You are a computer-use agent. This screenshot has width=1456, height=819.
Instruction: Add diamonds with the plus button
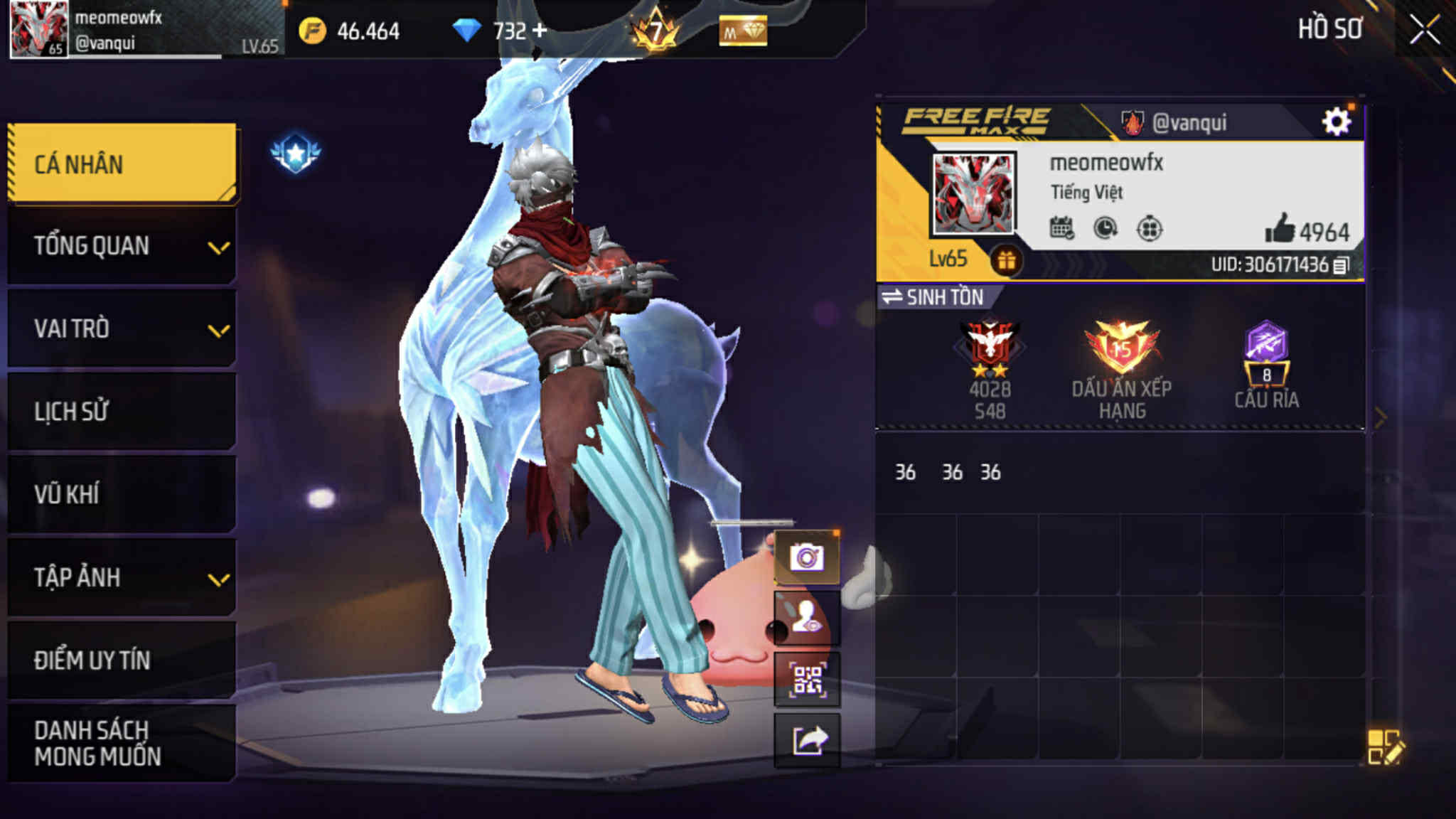540,30
